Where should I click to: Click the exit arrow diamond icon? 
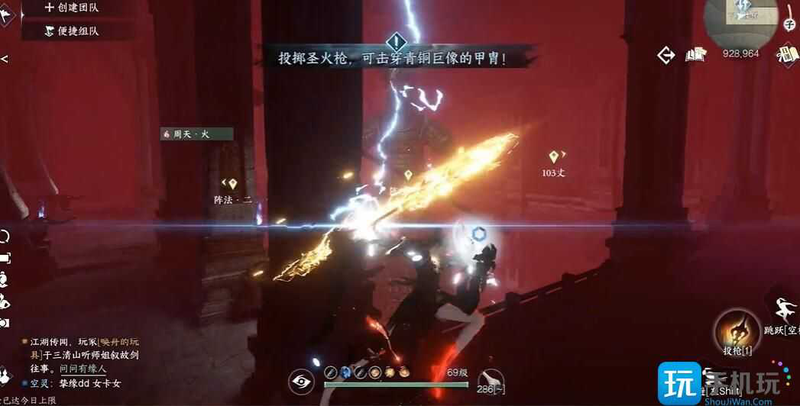(x=664, y=54)
